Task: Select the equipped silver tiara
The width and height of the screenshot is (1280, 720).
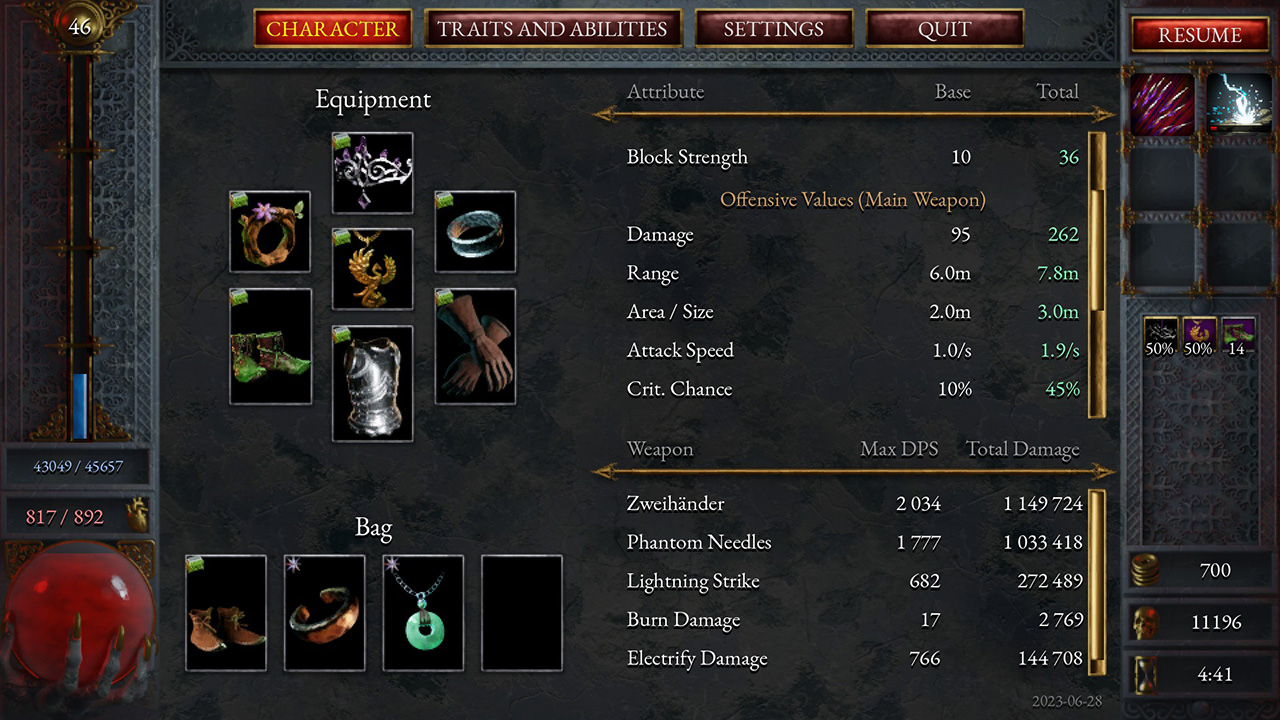Action: pos(372,172)
